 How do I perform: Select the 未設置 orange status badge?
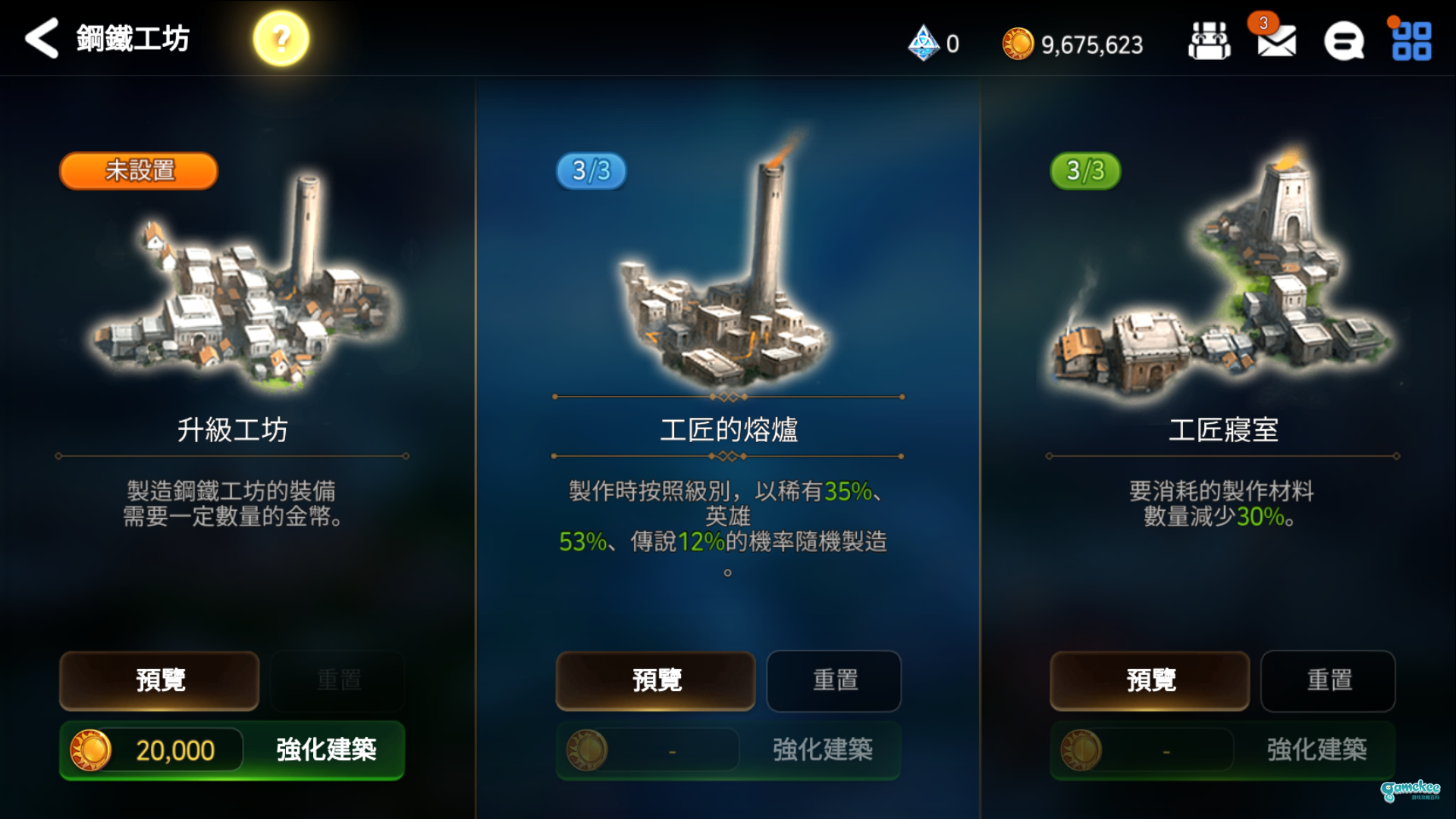click(x=136, y=171)
